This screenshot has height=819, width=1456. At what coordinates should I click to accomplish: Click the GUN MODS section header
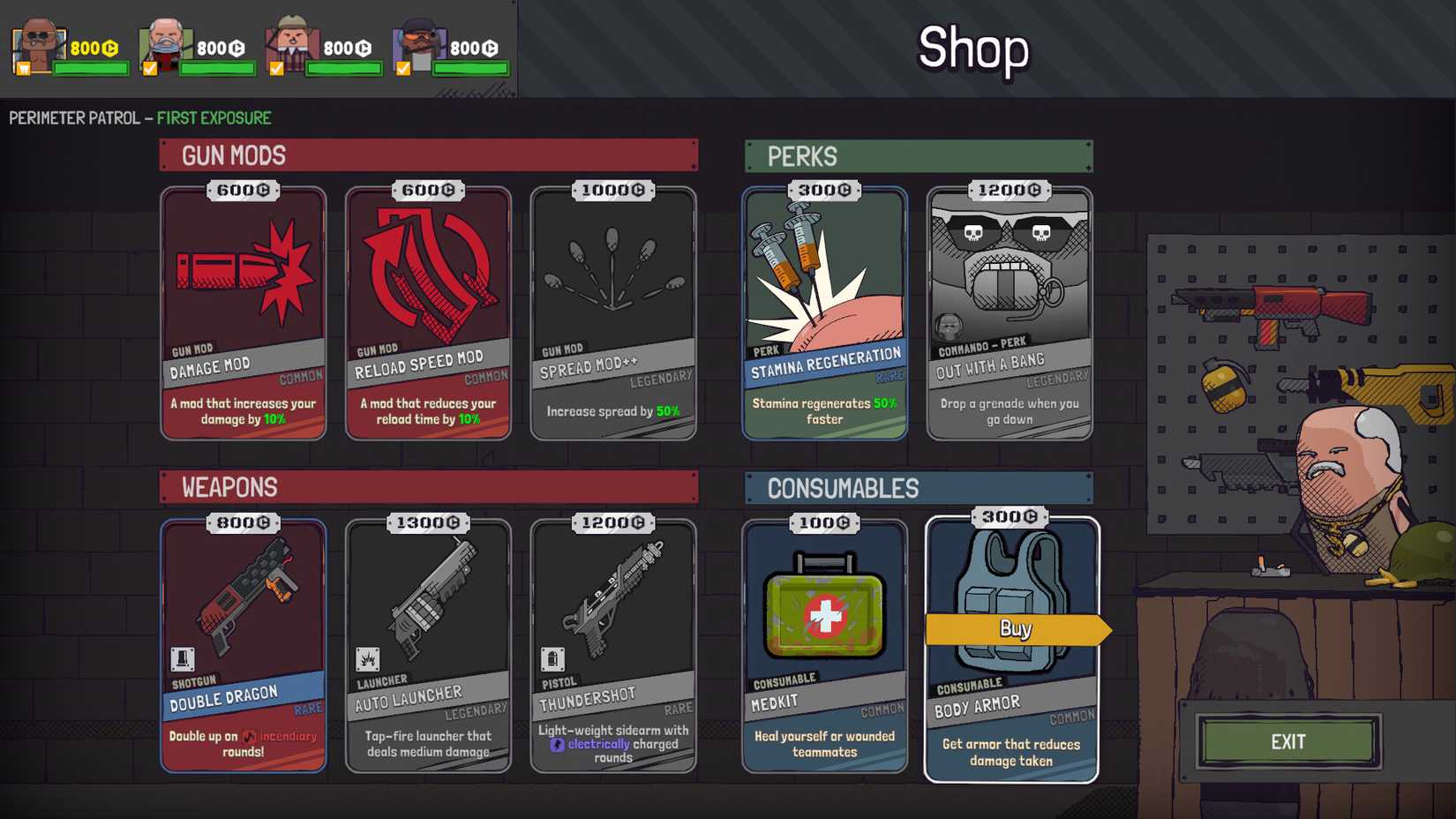click(x=232, y=155)
